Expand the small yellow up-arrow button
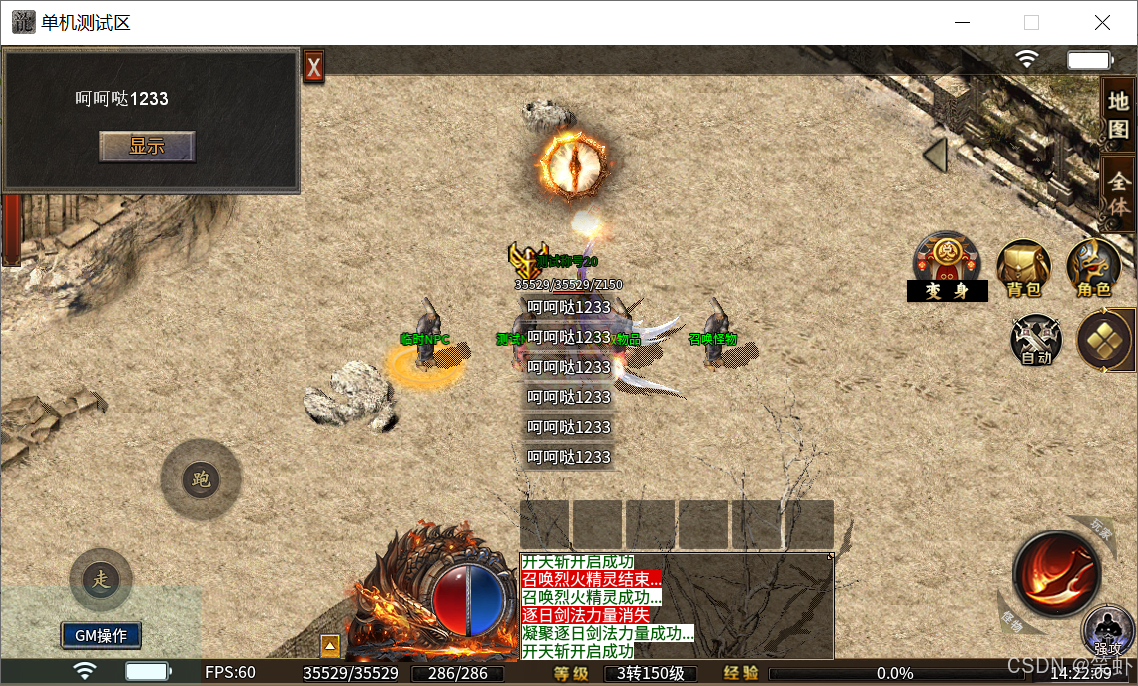Viewport: 1138px width, 686px height. click(329, 645)
